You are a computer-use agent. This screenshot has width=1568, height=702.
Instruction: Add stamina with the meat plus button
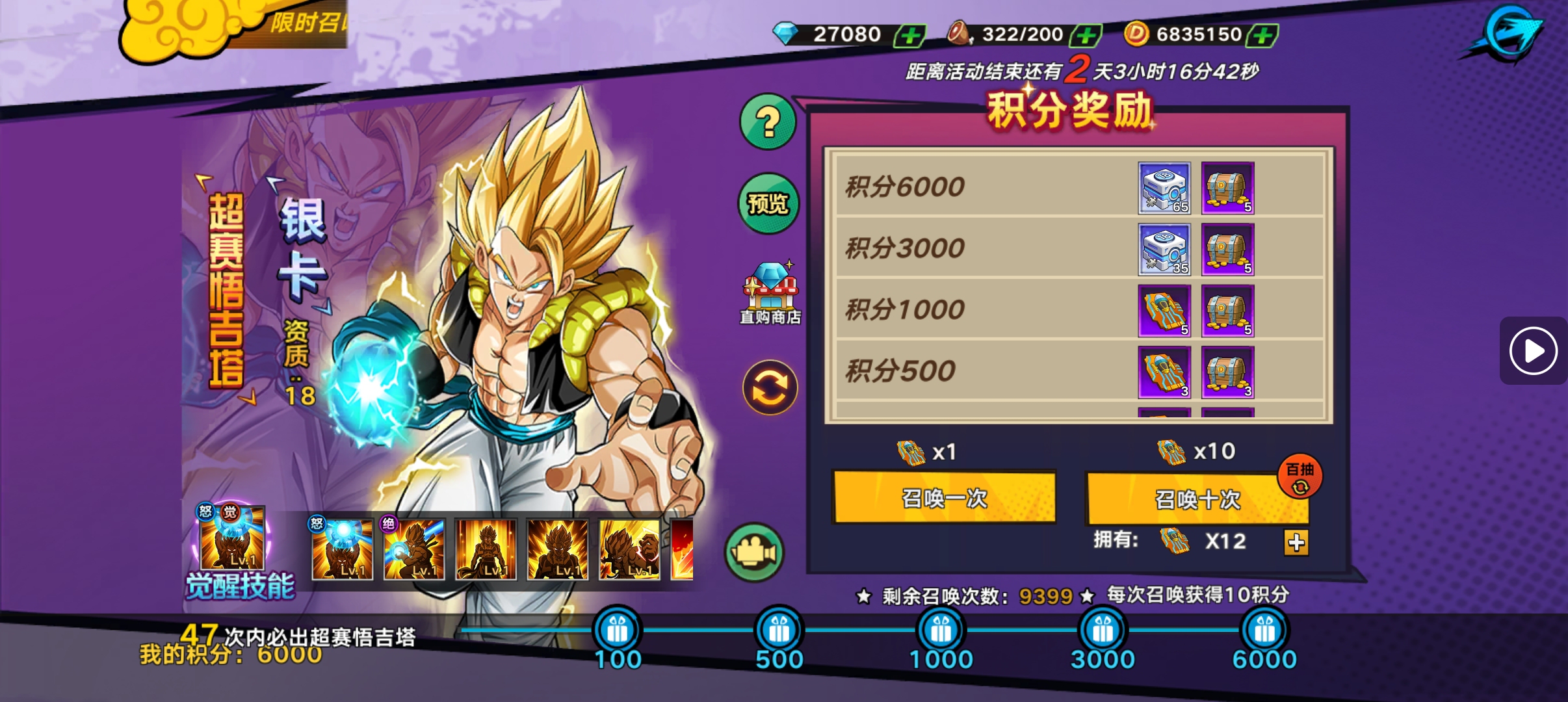[x=1086, y=35]
